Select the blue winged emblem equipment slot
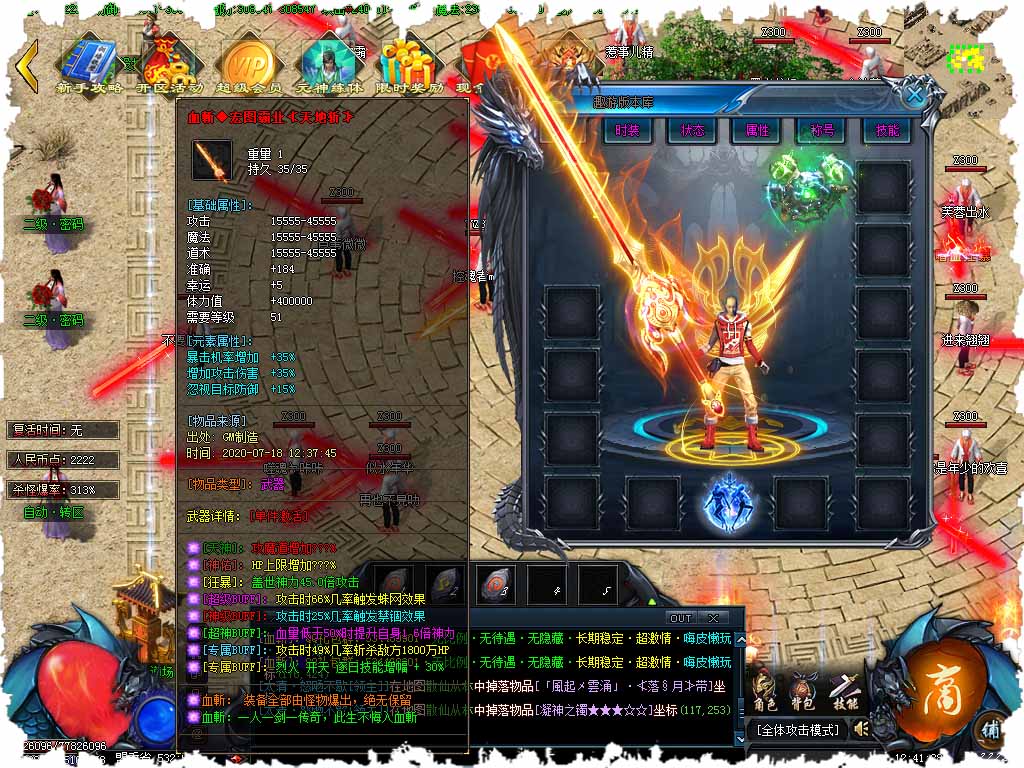The width and height of the screenshot is (1024, 768). [x=725, y=500]
